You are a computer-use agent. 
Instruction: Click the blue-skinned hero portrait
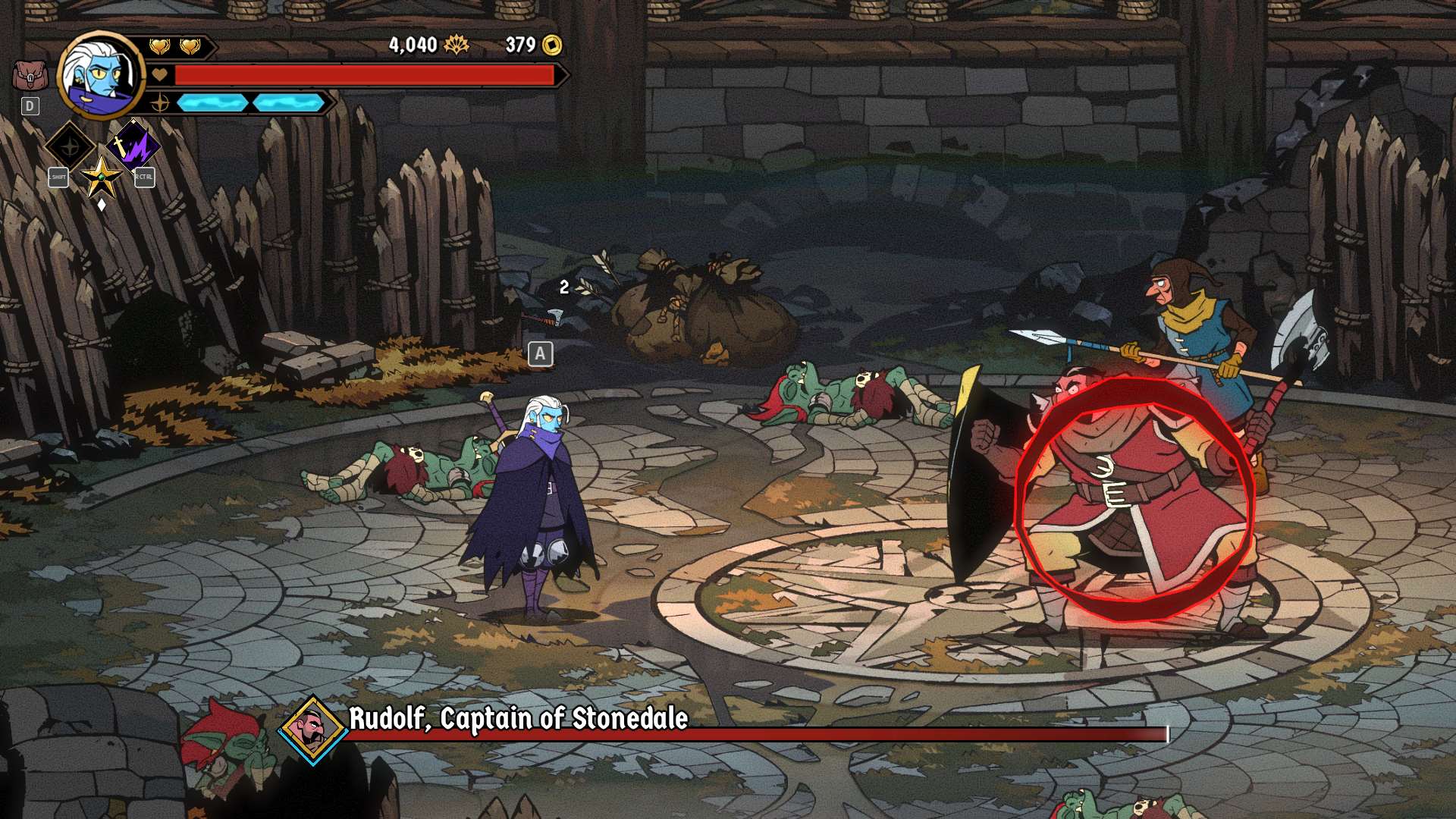click(100, 74)
